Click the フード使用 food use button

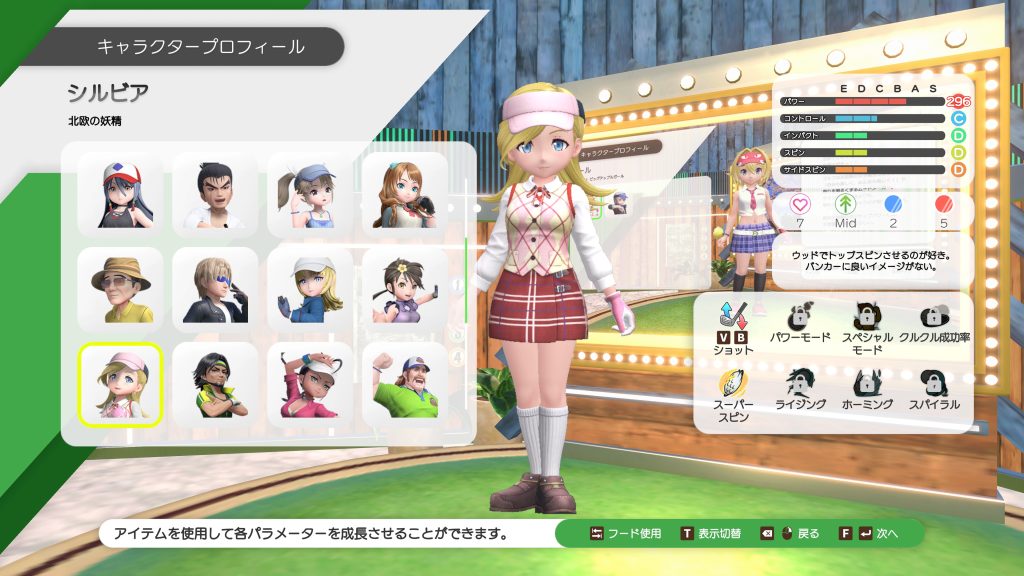point(626,533)
